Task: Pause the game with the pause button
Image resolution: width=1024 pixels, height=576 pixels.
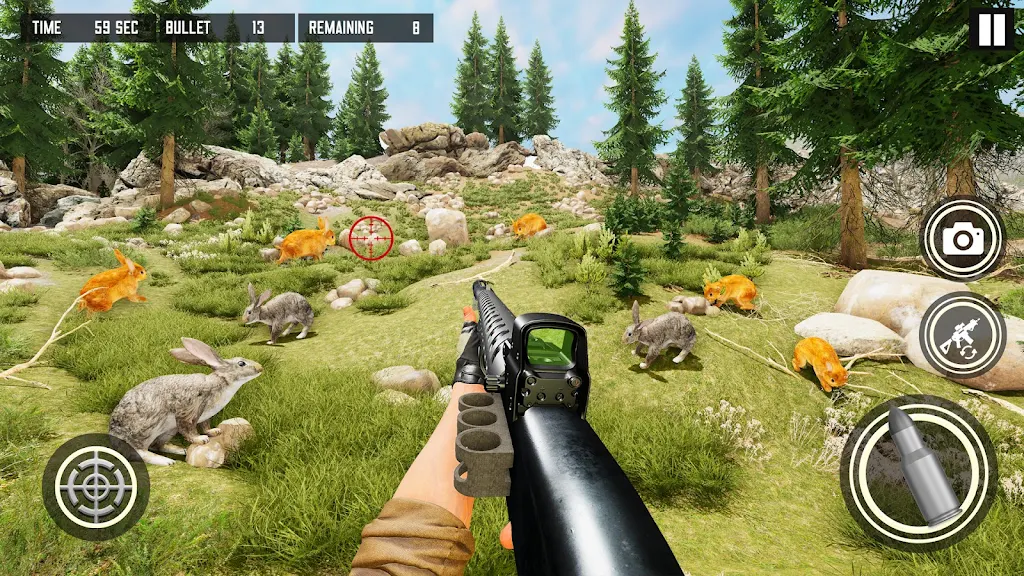Action: 991,29
